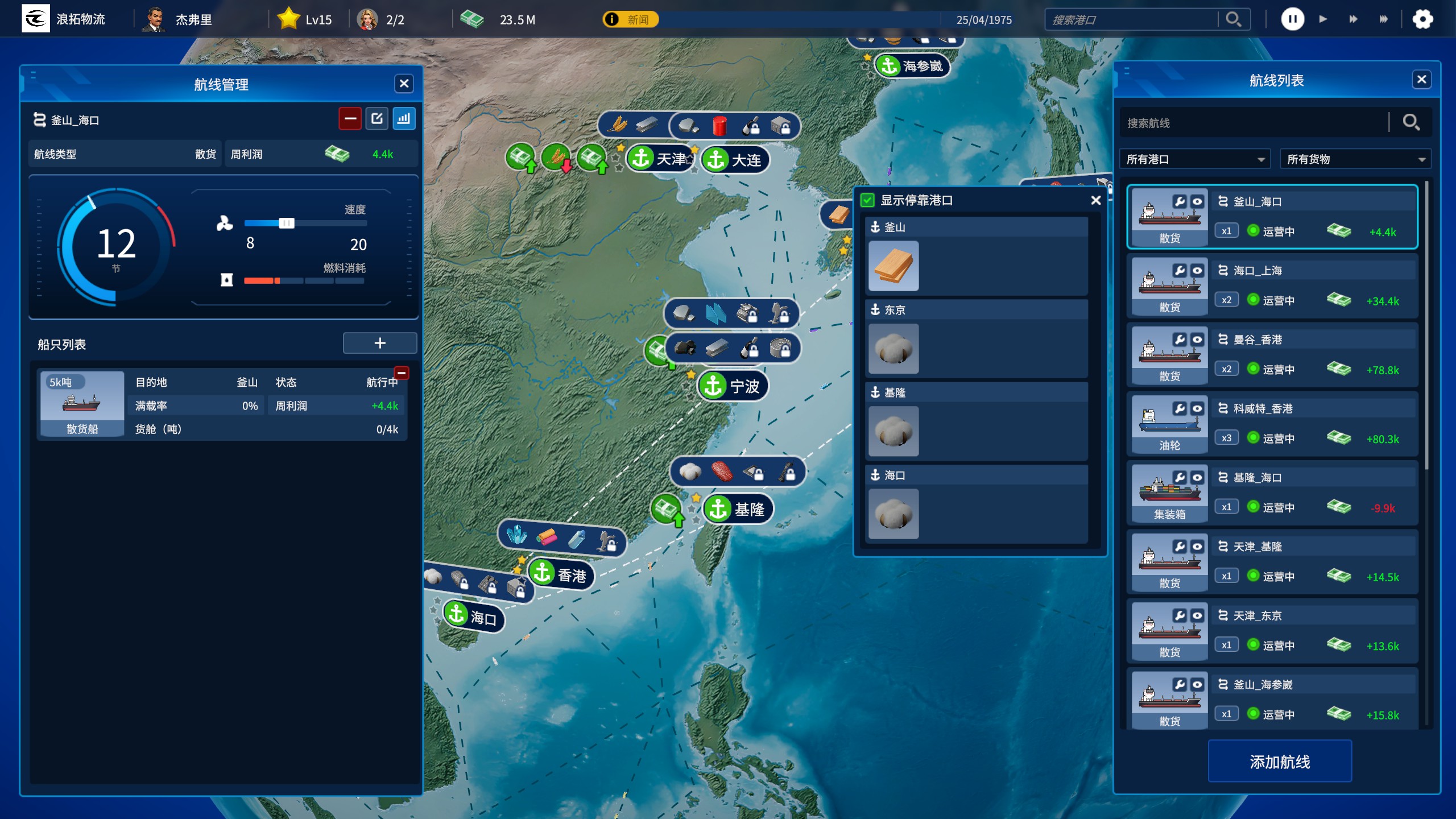1456x819 pixels.
Task: Close the 航线管理 panel
Action: (x=404, y=84)
